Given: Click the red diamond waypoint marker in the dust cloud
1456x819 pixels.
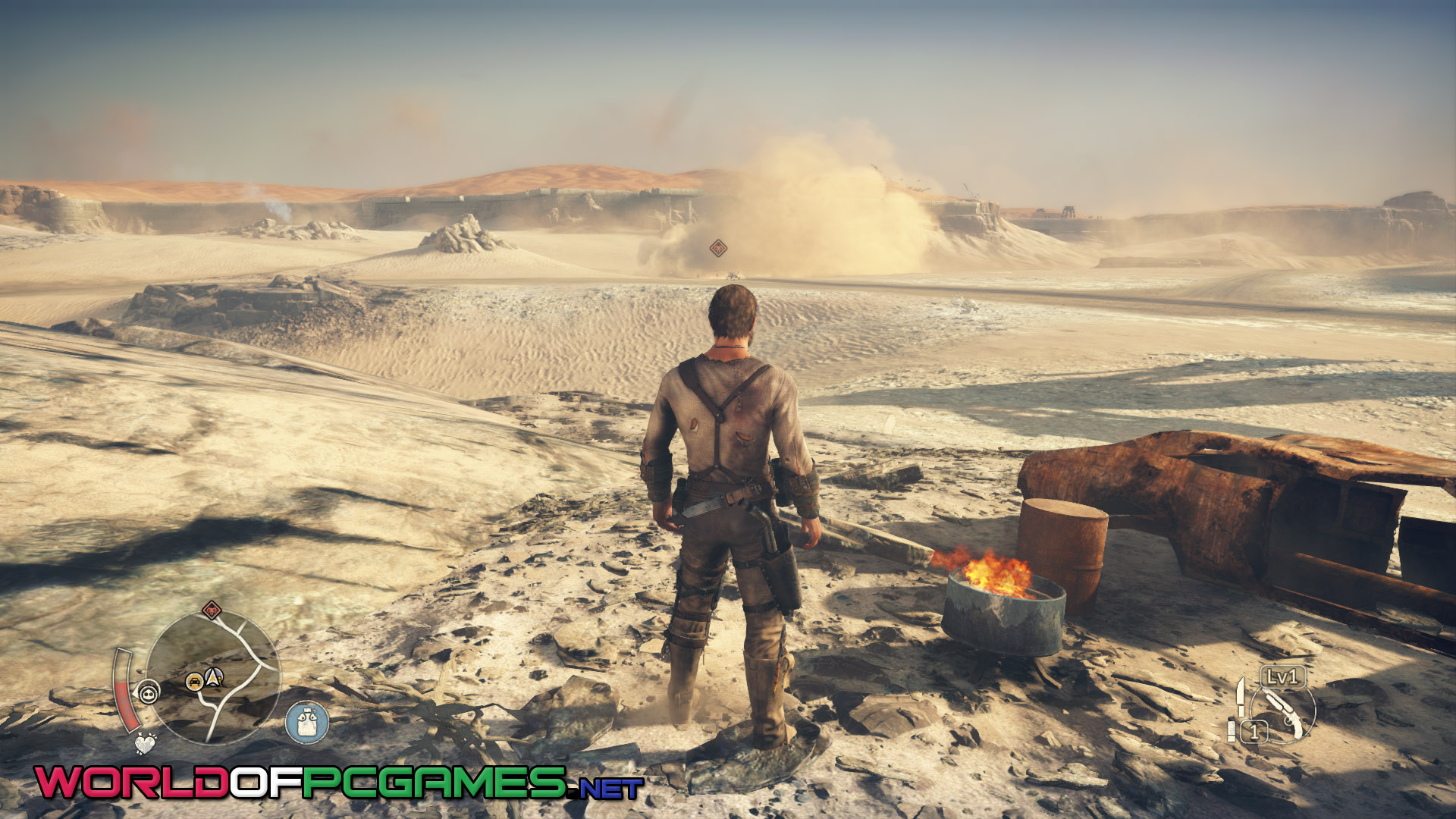Looking at the screenshot, I should [x=718, y=248].
